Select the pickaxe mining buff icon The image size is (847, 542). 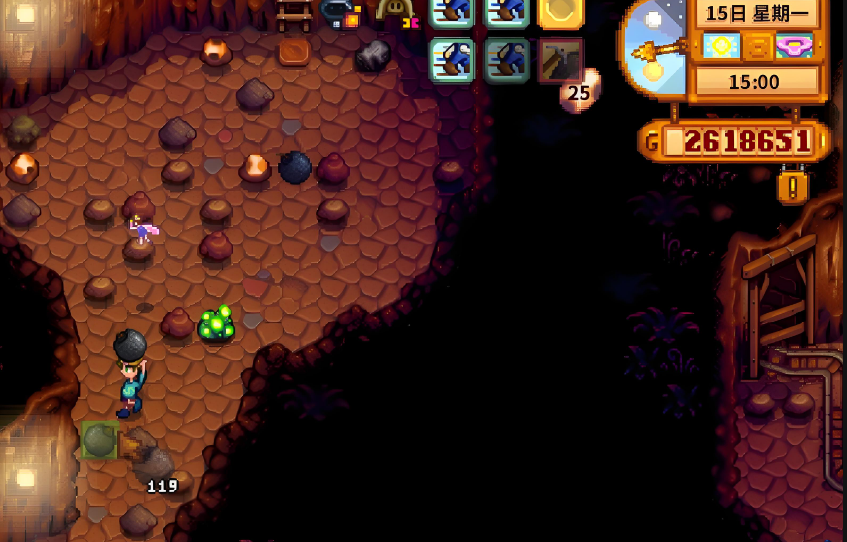tap(560, 60)
